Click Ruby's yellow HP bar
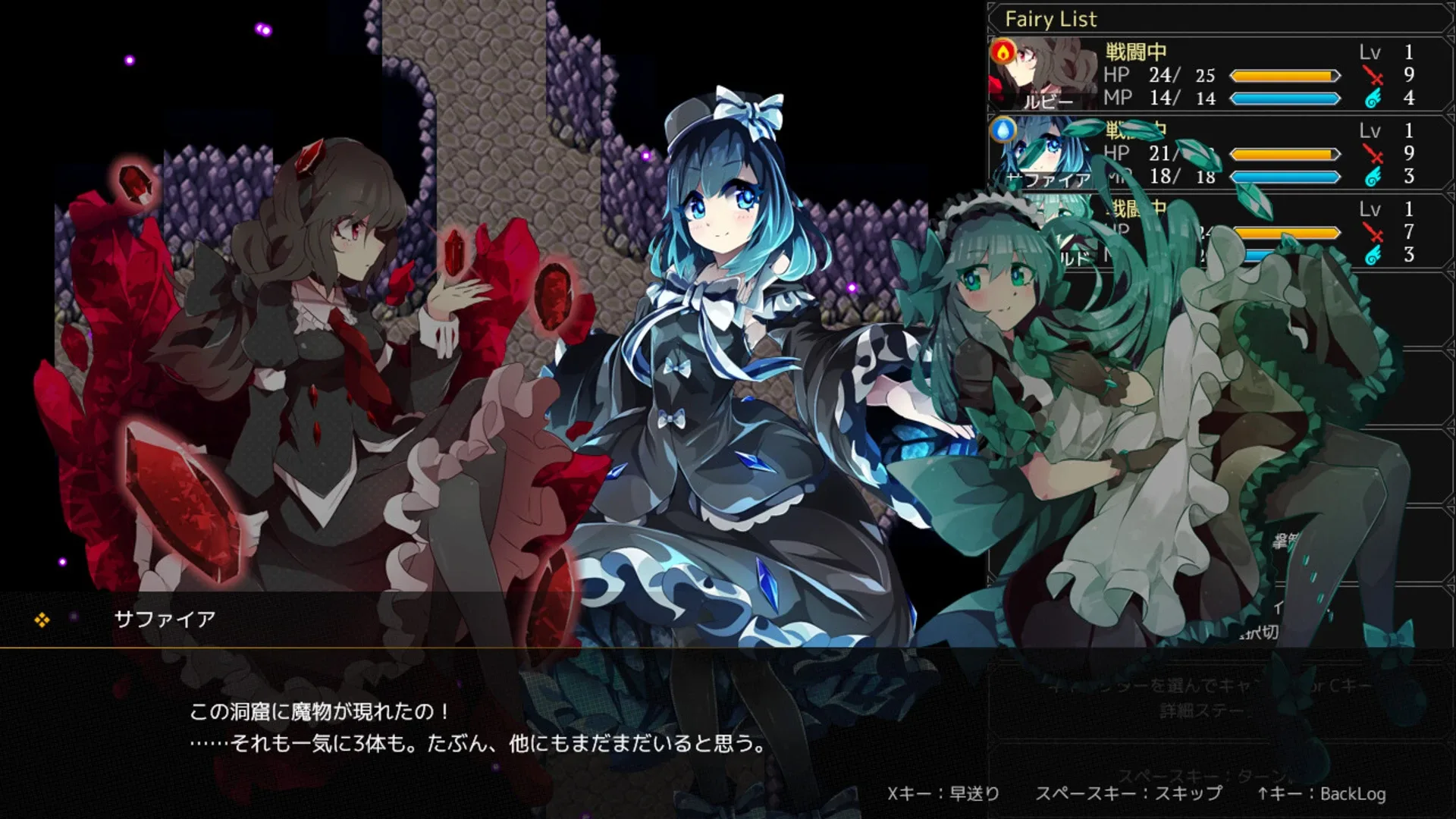The width and height of the screenshot is (1456, 819). tap(1284, 75)
